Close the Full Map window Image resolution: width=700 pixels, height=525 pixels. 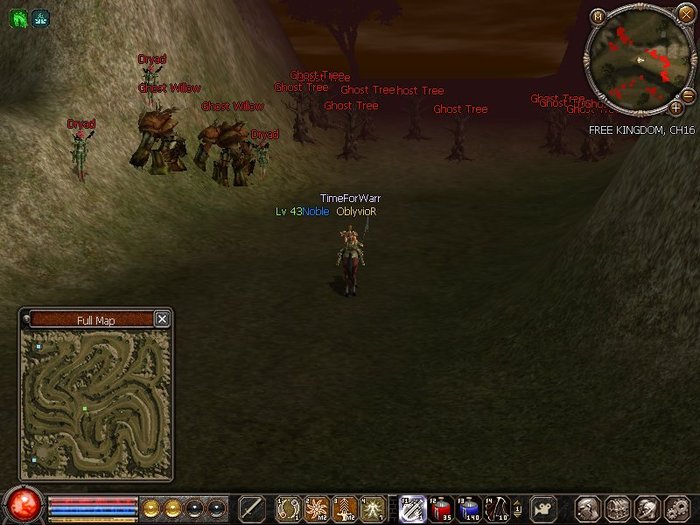(x=162, y=319)
